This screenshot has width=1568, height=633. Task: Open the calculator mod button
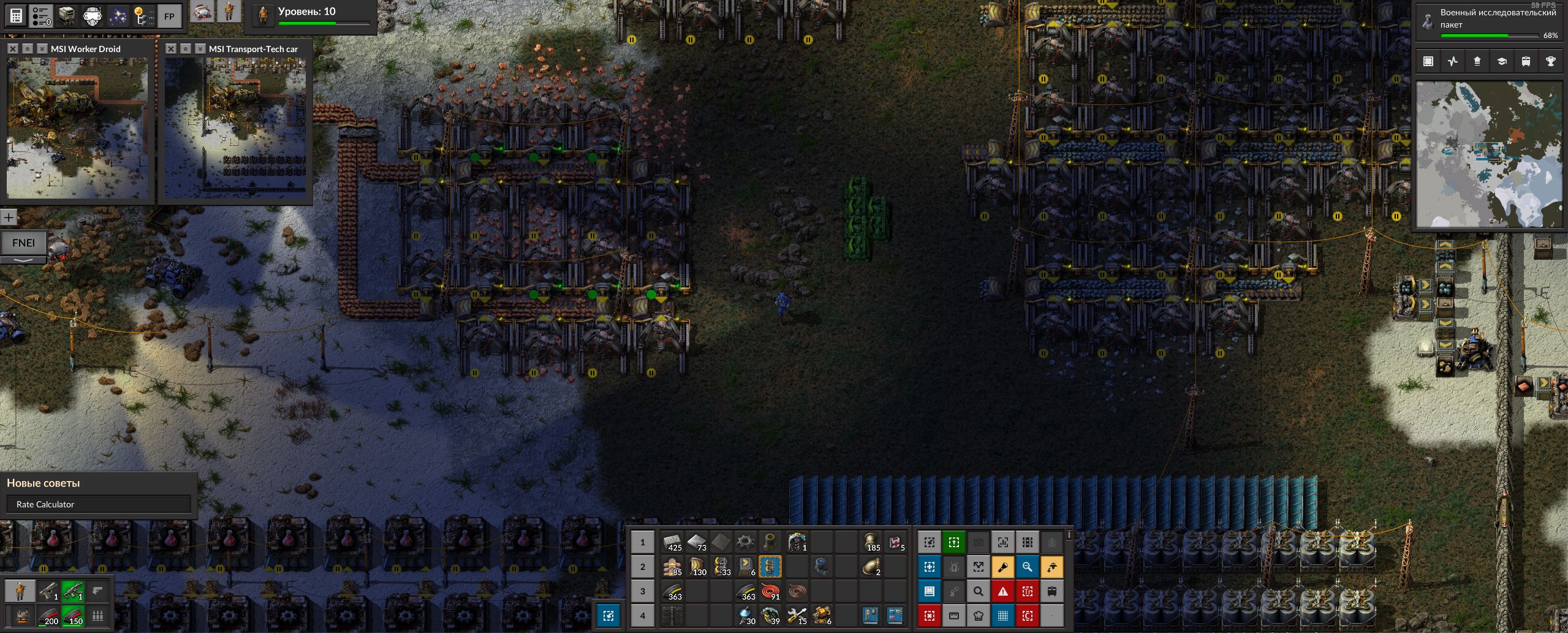[x=17, y=17]
